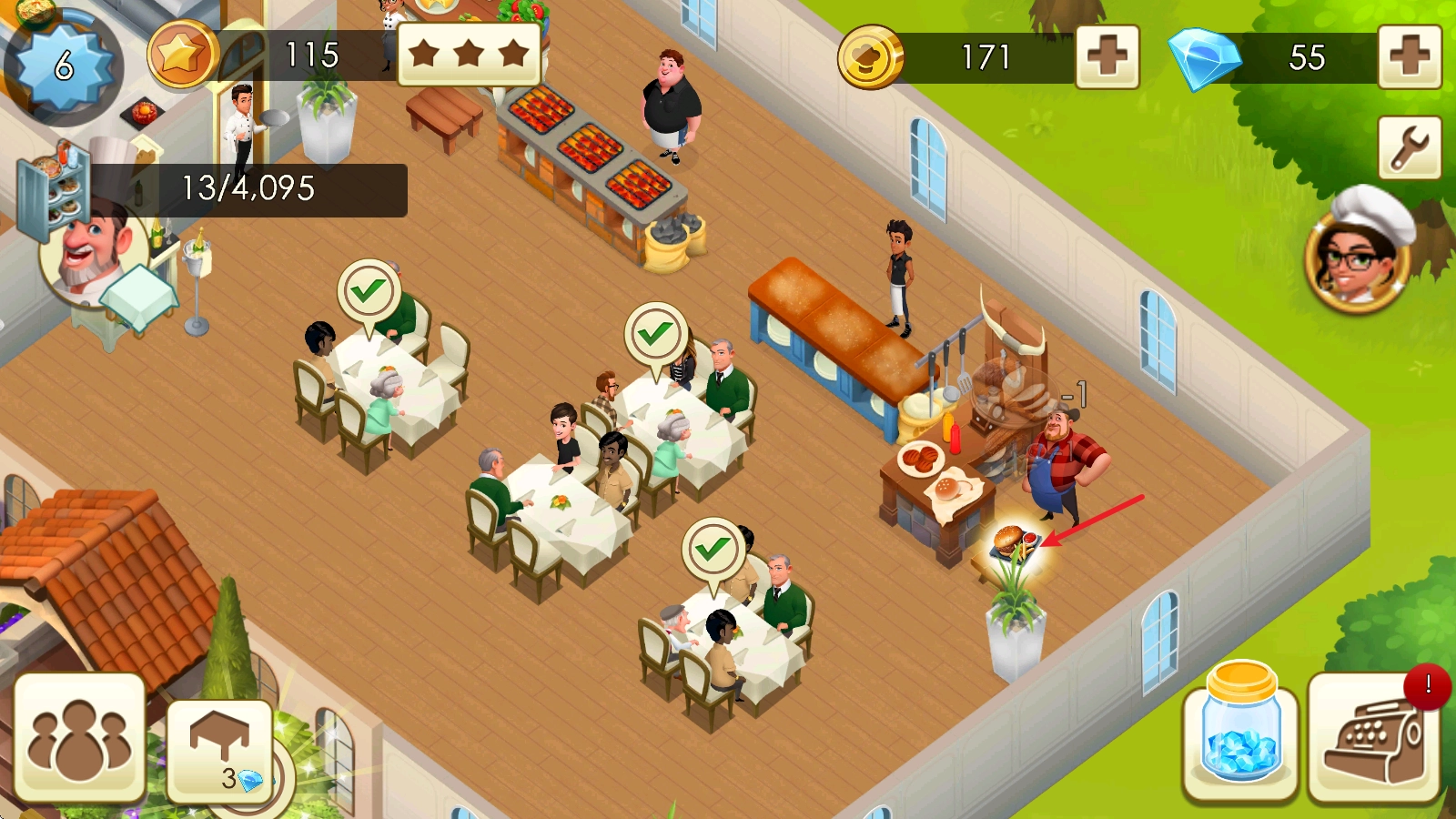Buy more diamonds with the plus button
This screenshot has width=1456, height=819.
pos(1409,57)
